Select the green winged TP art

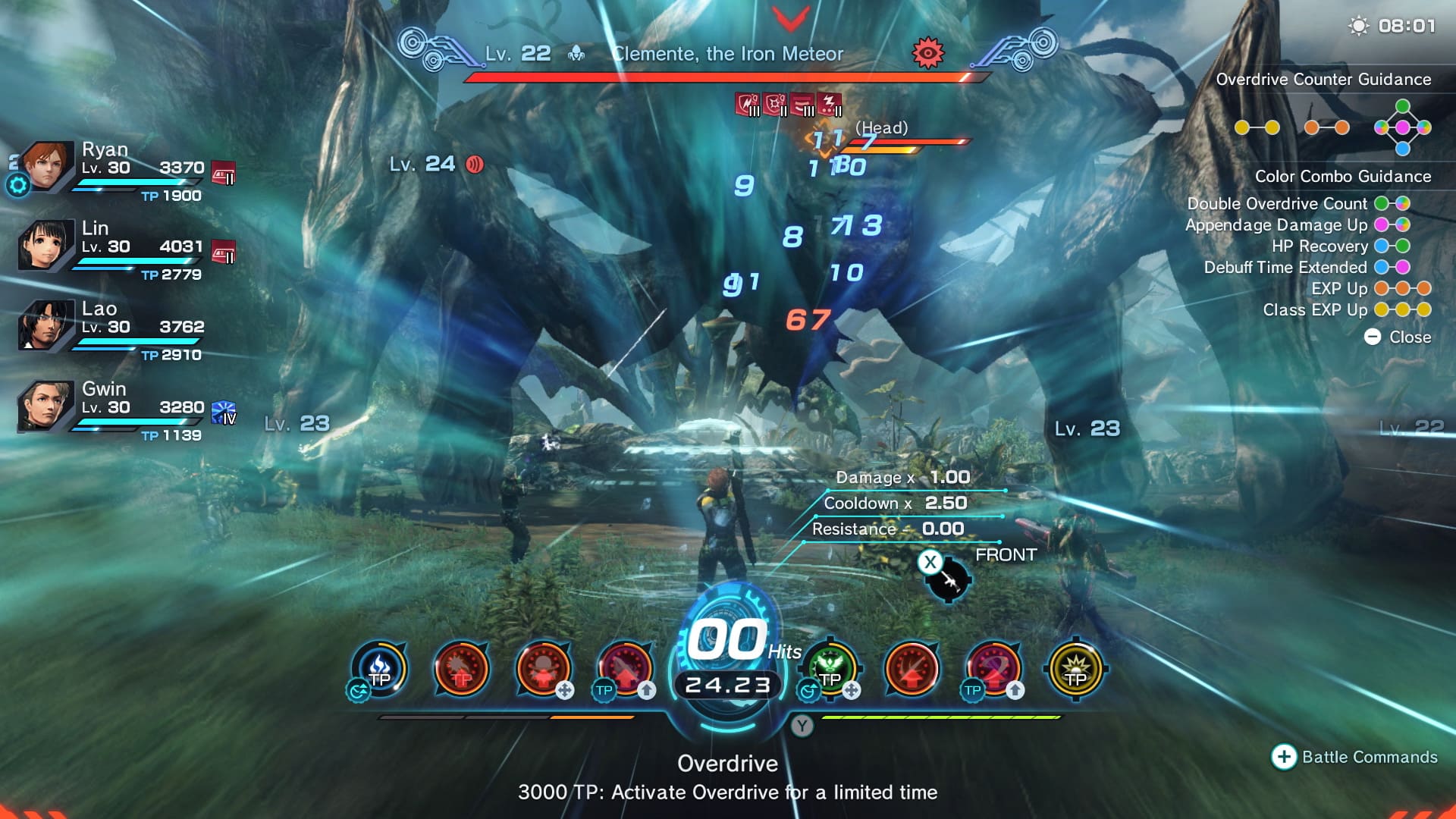(x=830, y=670)
